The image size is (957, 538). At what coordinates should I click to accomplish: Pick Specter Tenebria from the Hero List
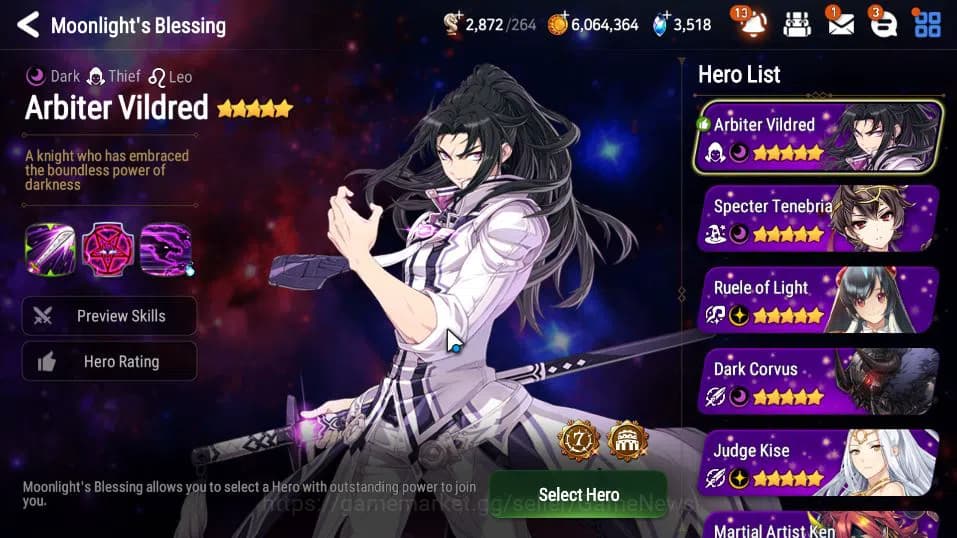coord(820,219)
